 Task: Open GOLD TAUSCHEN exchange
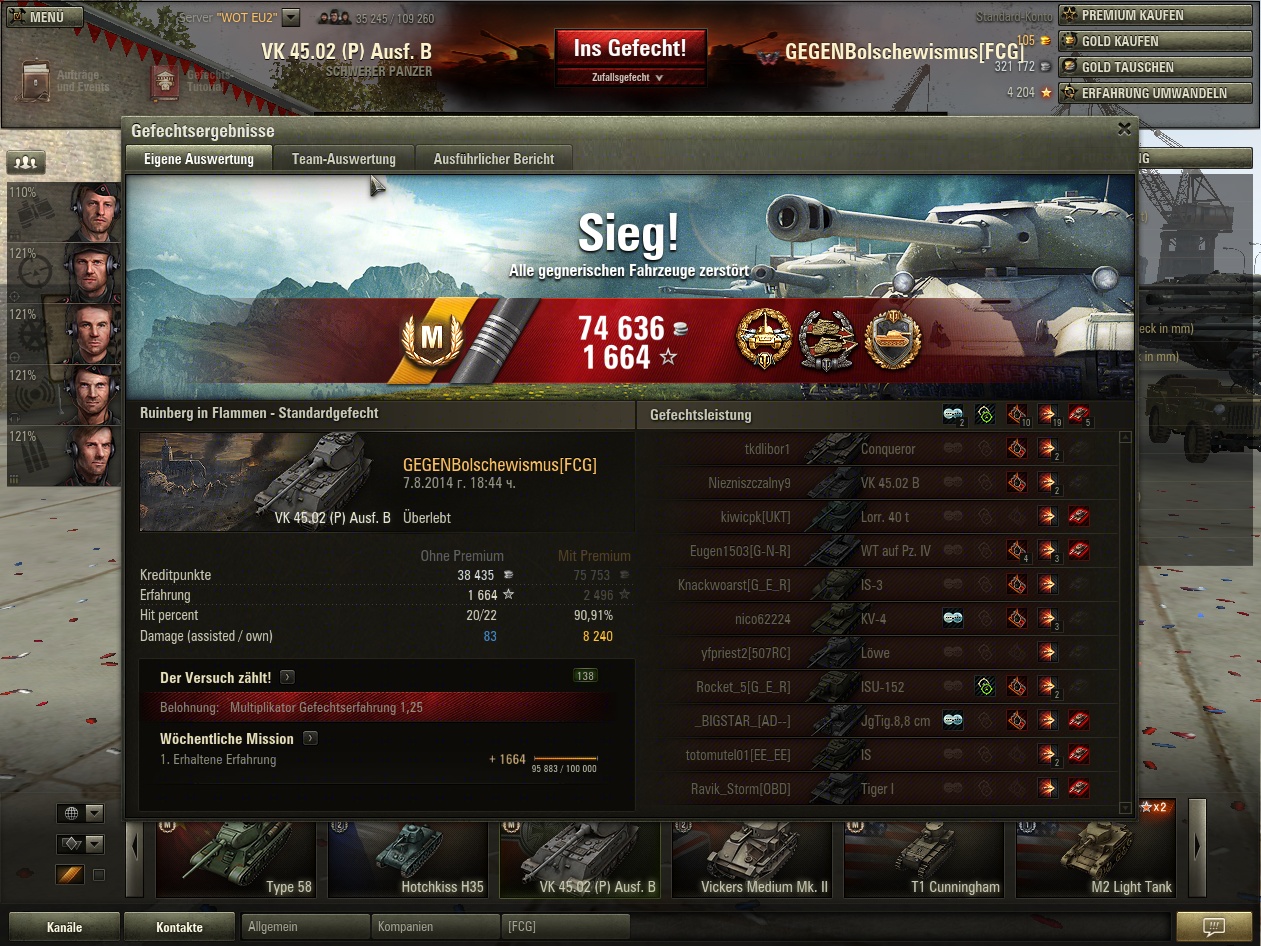click(1156, 67)
